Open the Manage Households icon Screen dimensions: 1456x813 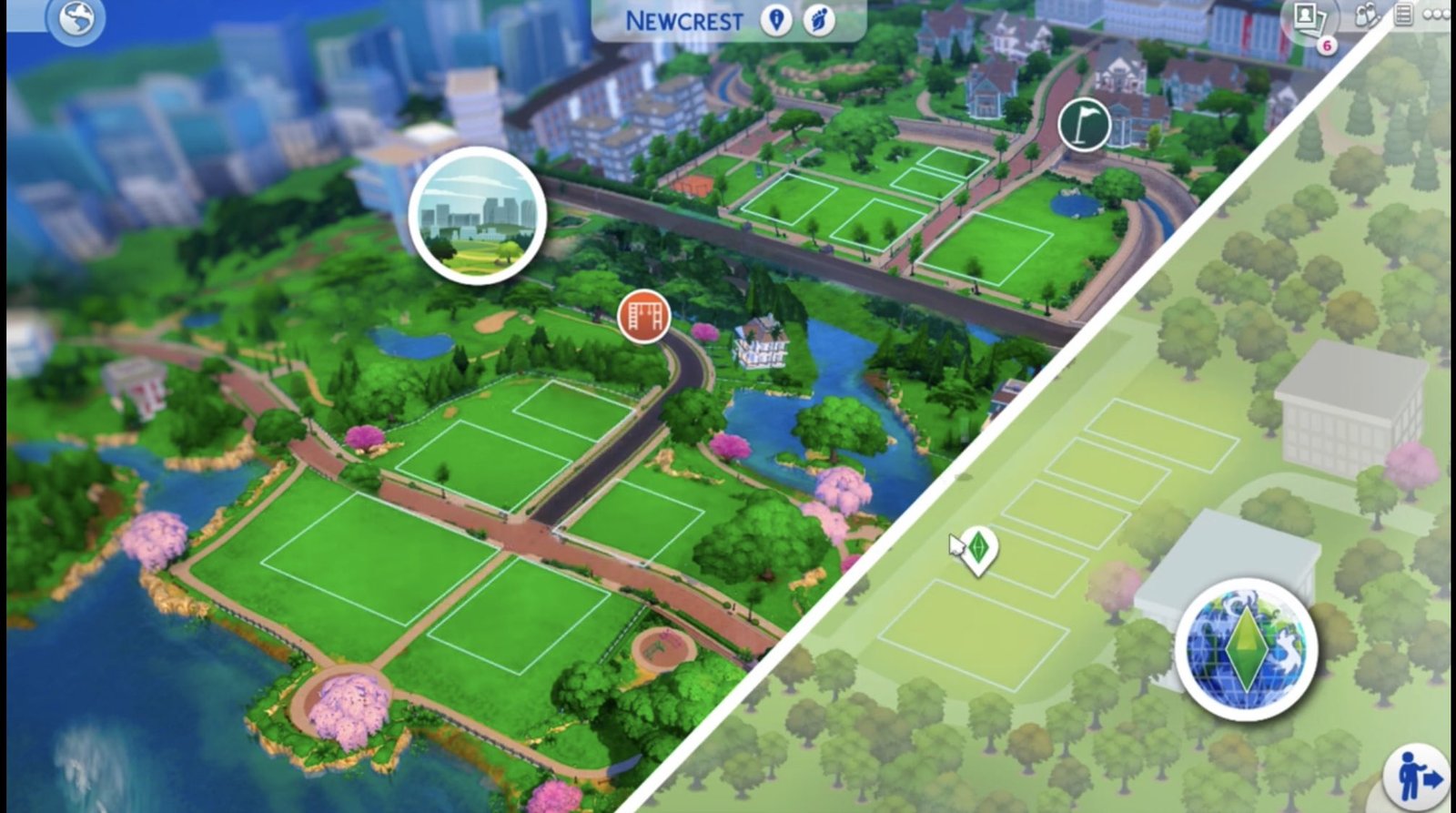click(x=1366, y=16)
